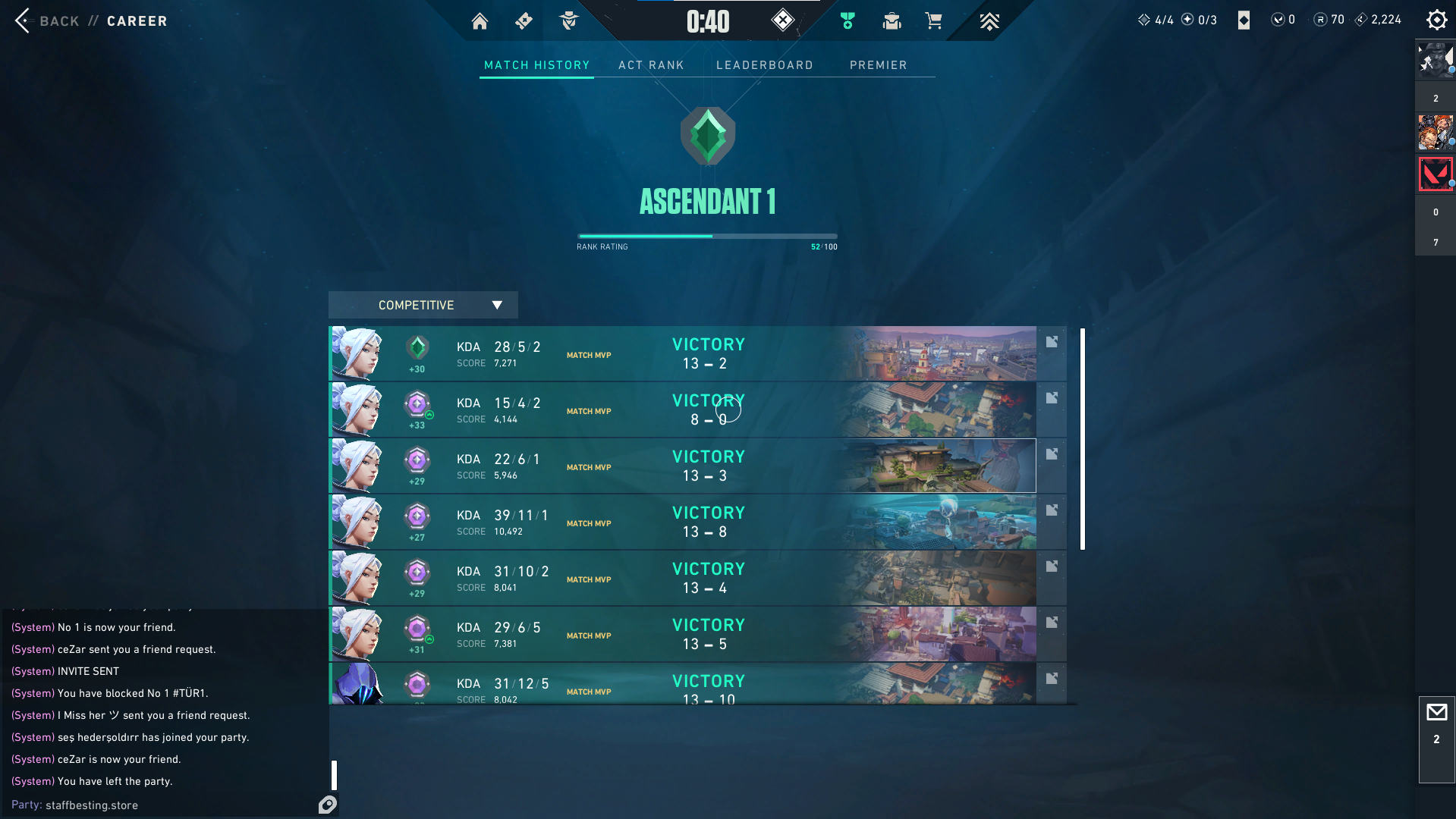View the 39/11/1 KDA match details
Screen dimensions: 1456x819
point(683,522)
